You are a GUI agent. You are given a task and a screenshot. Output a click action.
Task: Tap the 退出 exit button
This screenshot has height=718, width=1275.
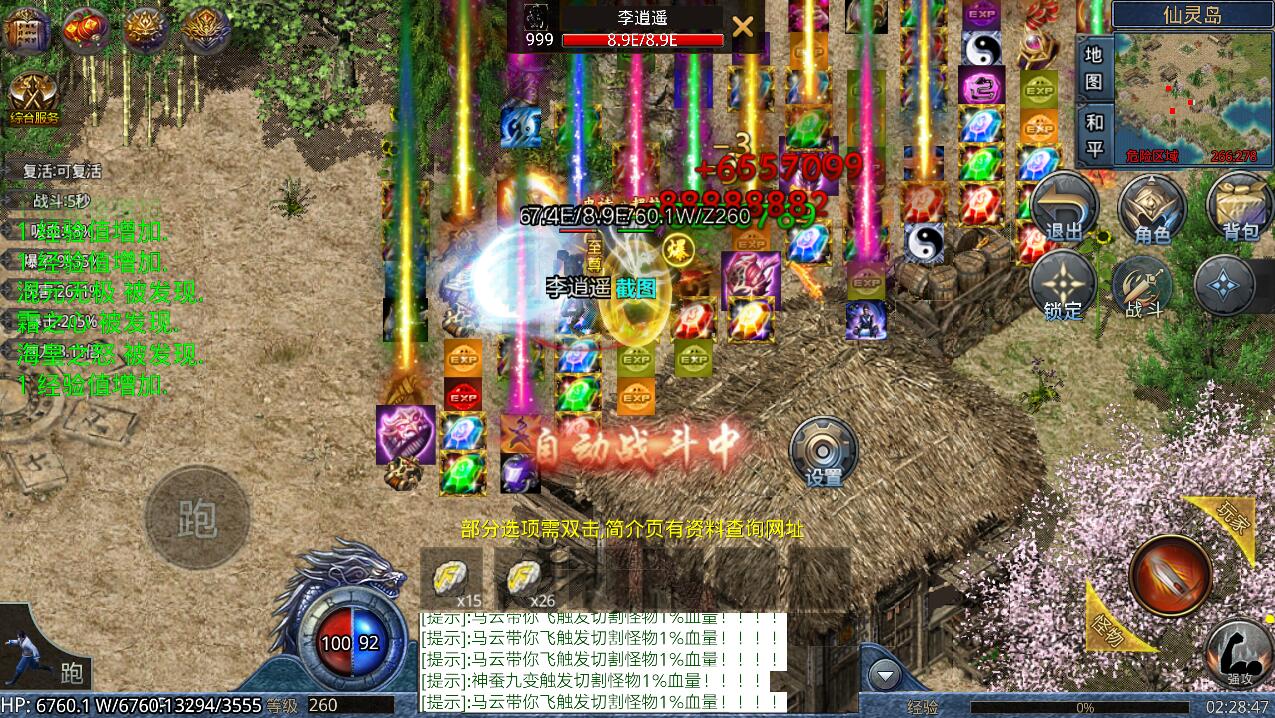[1064, 207]
